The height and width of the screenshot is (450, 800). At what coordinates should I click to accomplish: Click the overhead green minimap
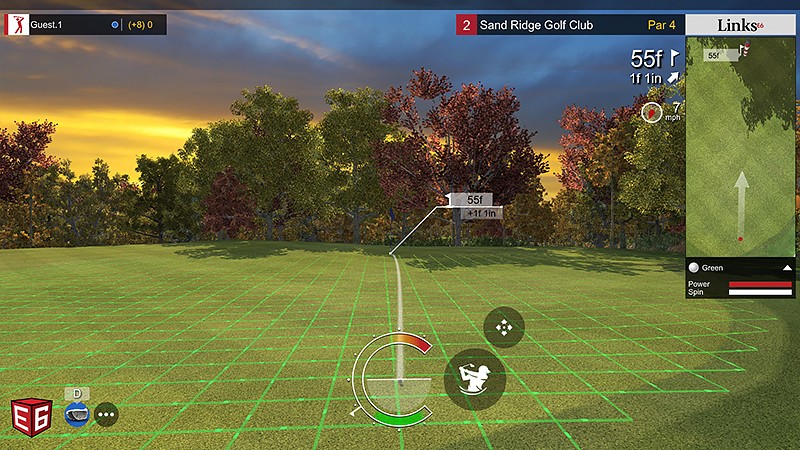click(740, 150)
